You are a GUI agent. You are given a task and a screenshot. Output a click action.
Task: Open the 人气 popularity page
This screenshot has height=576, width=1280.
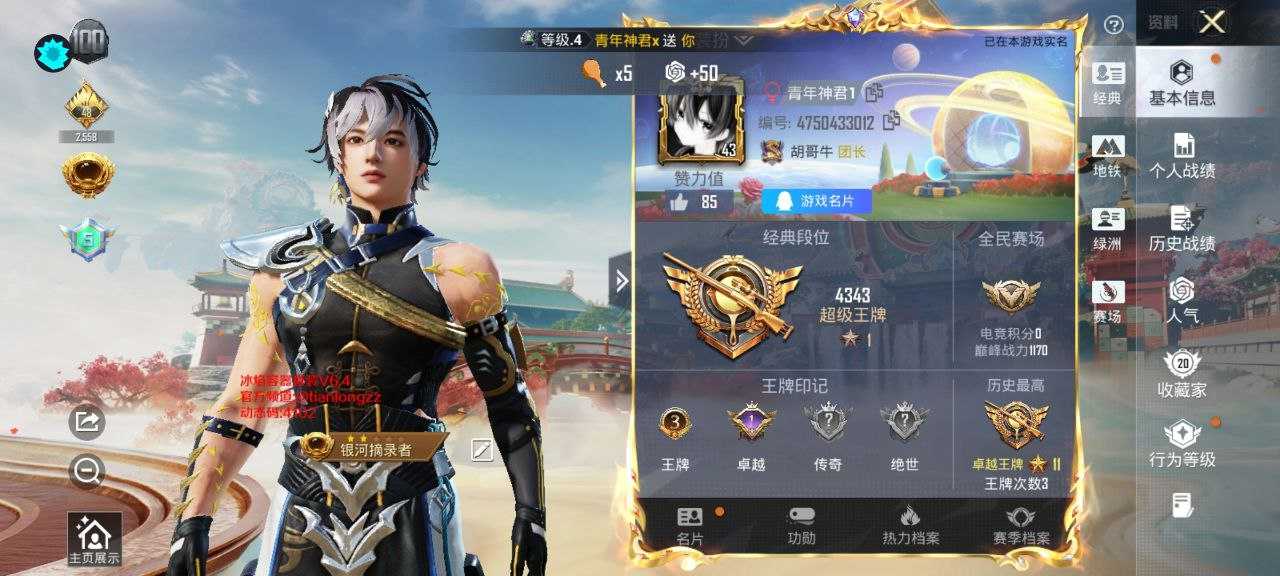pyautogui.click(x=1182, y=301)
